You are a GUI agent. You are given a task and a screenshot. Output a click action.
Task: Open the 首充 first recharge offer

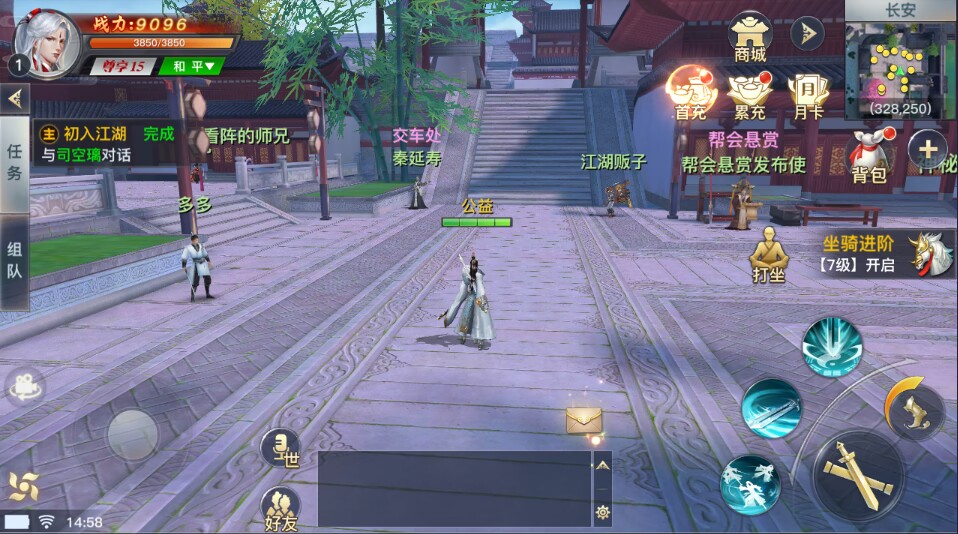[691, 92]
